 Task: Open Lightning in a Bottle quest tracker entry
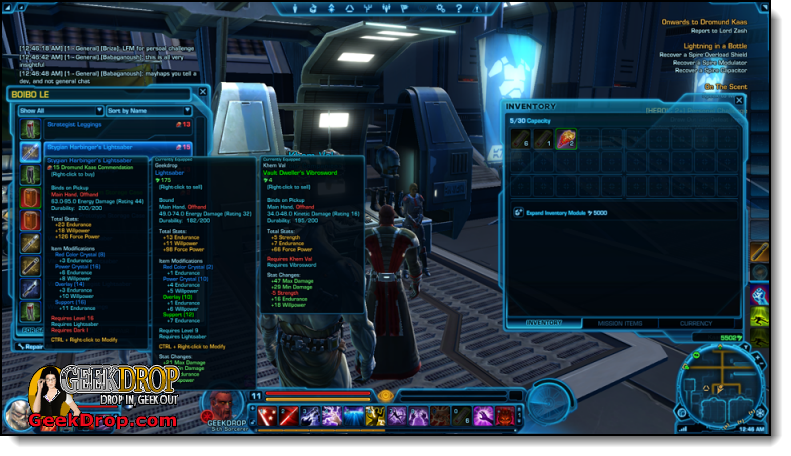pos(711,46)
